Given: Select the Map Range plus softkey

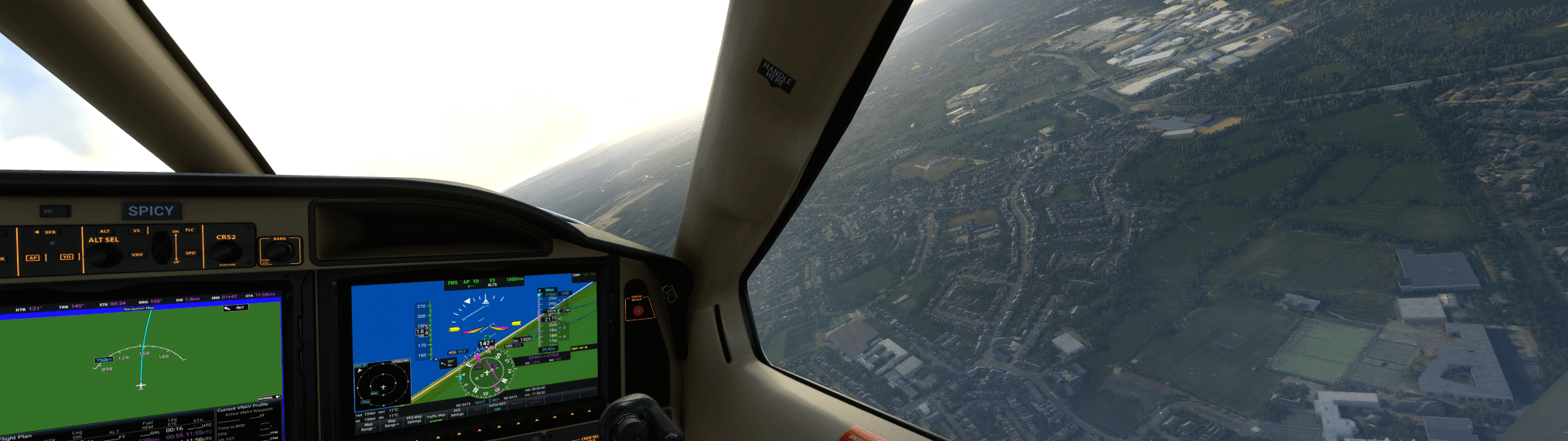Looking at the screenshot, I should pyautogui.click(x=391, y=423).
